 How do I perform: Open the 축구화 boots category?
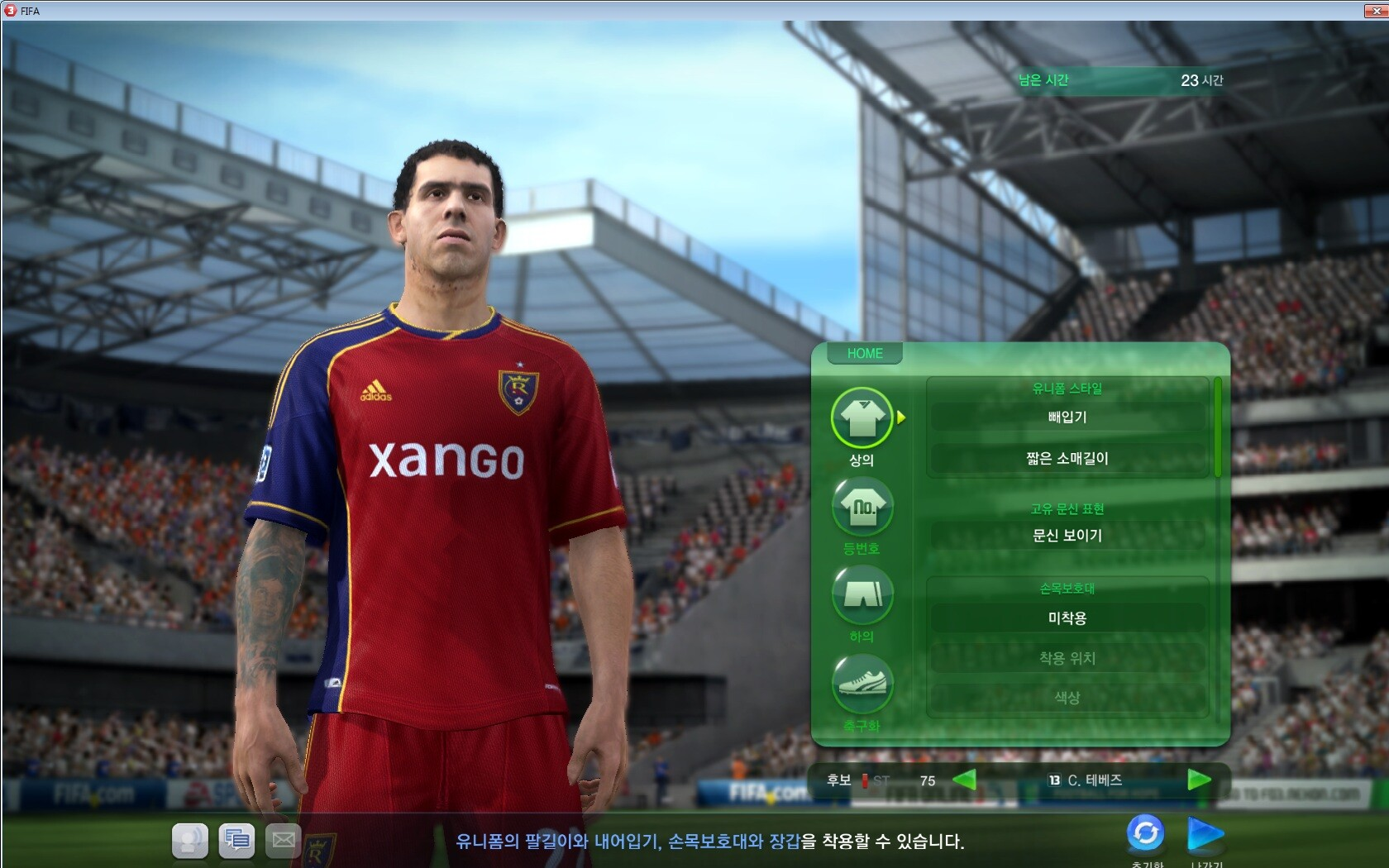[862, 684]
